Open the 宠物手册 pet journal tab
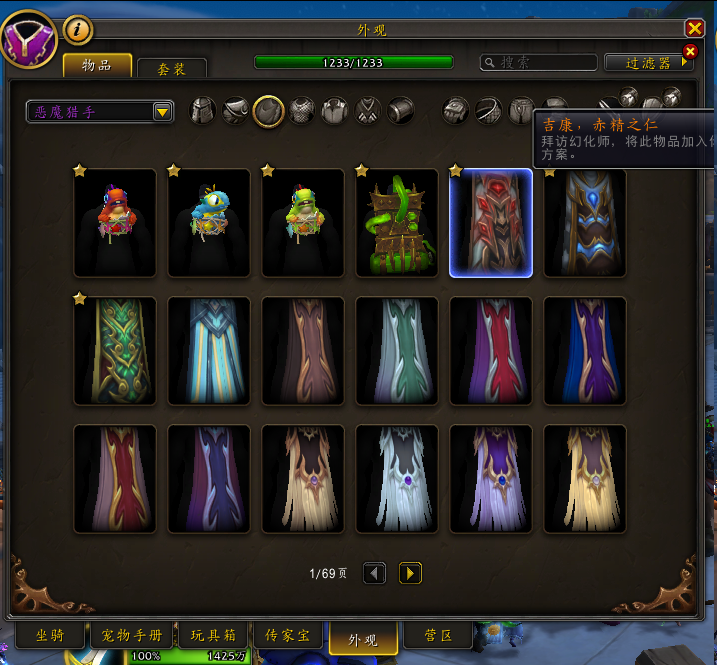Viewport: 717px width, 665px height. 131,637
